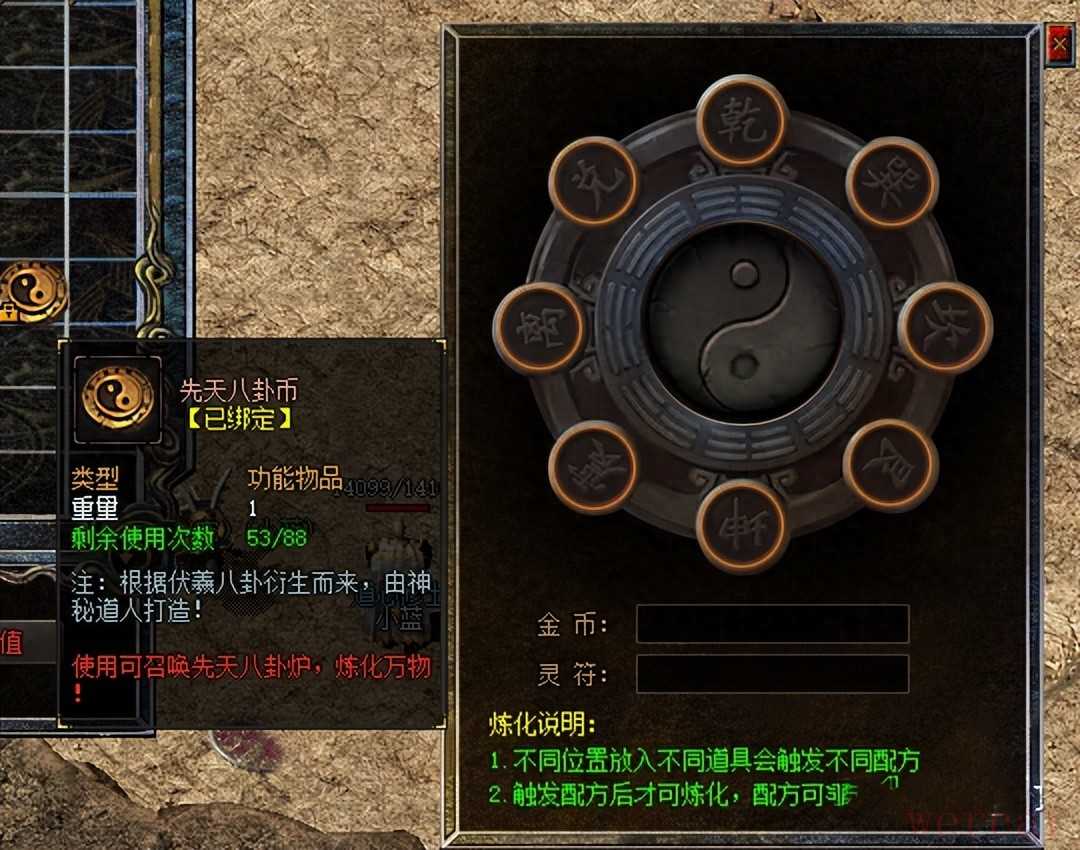Select the 离 trigram slot
The image size is (1080, 850).
[540, 328]
